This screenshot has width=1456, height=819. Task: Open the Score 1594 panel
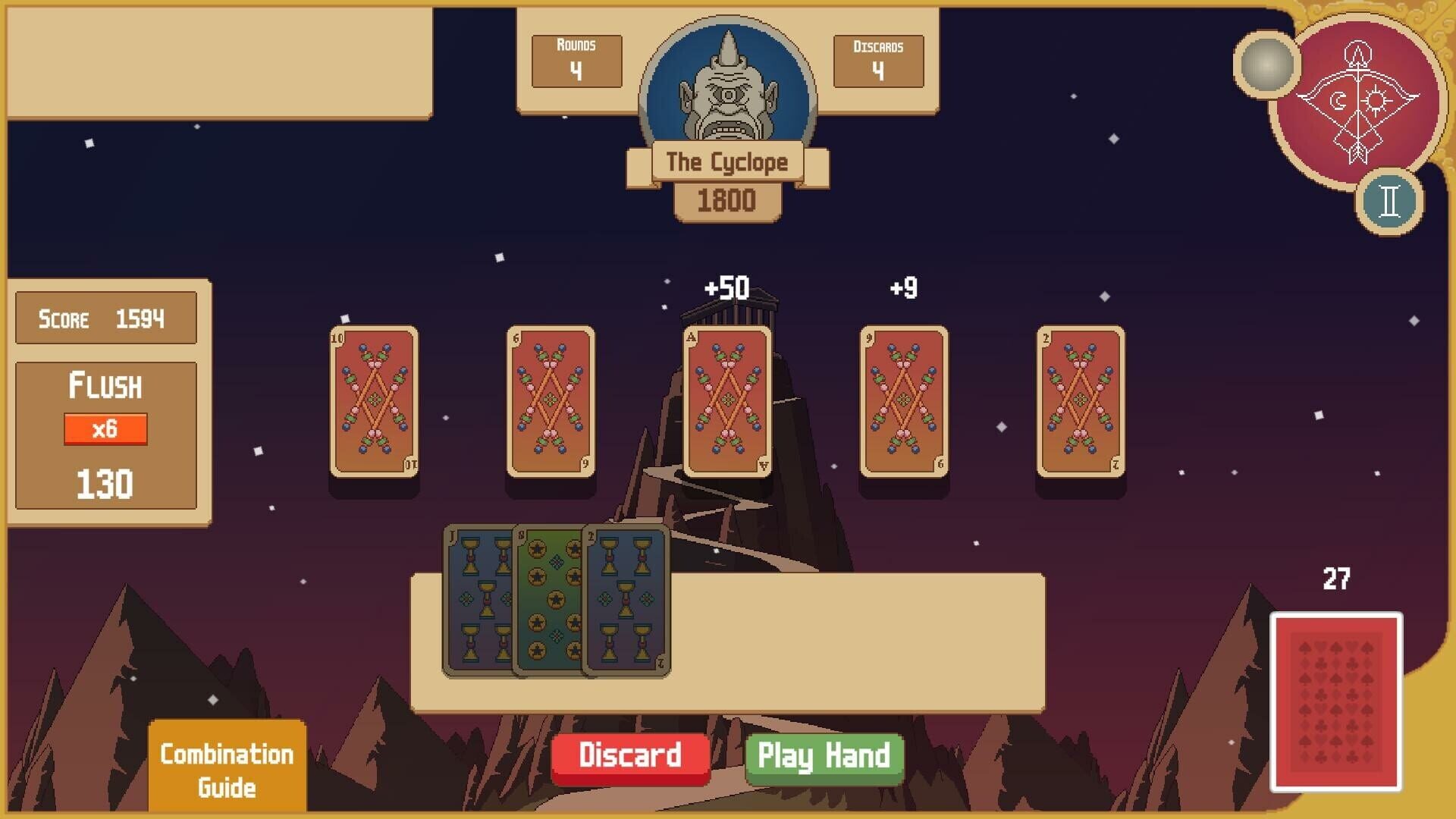(105, 317)
